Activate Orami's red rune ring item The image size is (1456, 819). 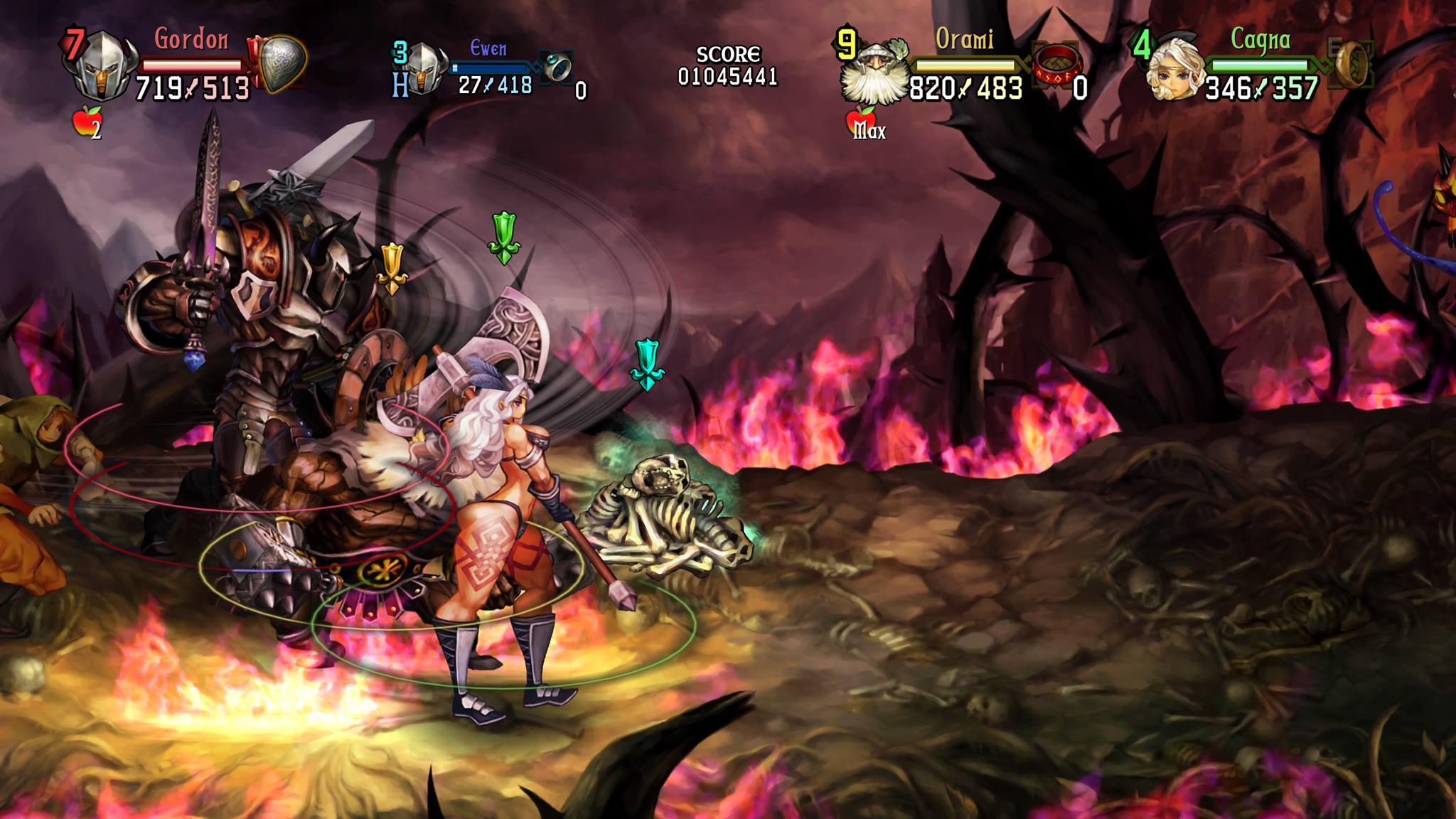click(x=1057, y=65)
